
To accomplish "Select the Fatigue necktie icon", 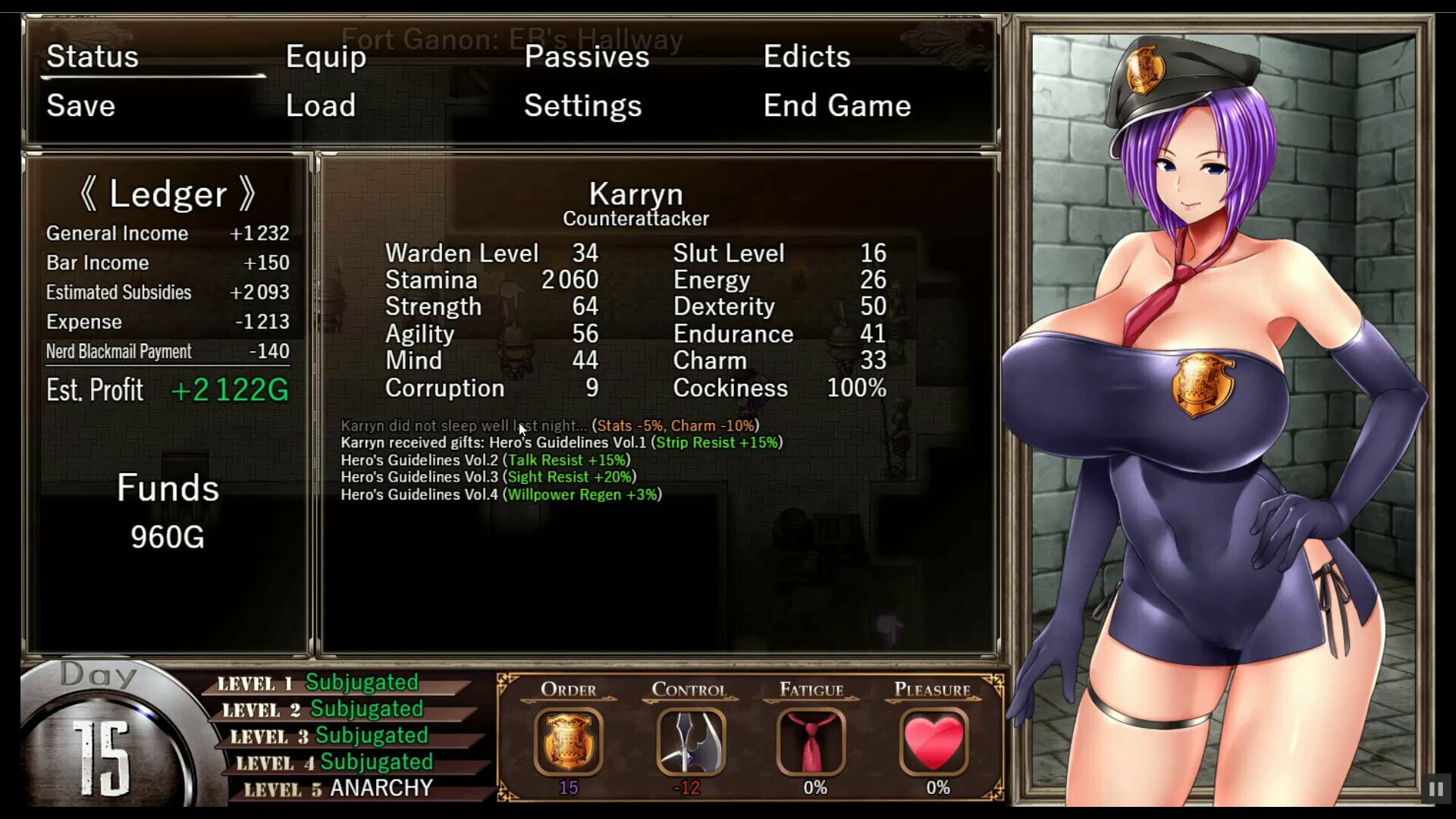I will [x=811, y=741].
